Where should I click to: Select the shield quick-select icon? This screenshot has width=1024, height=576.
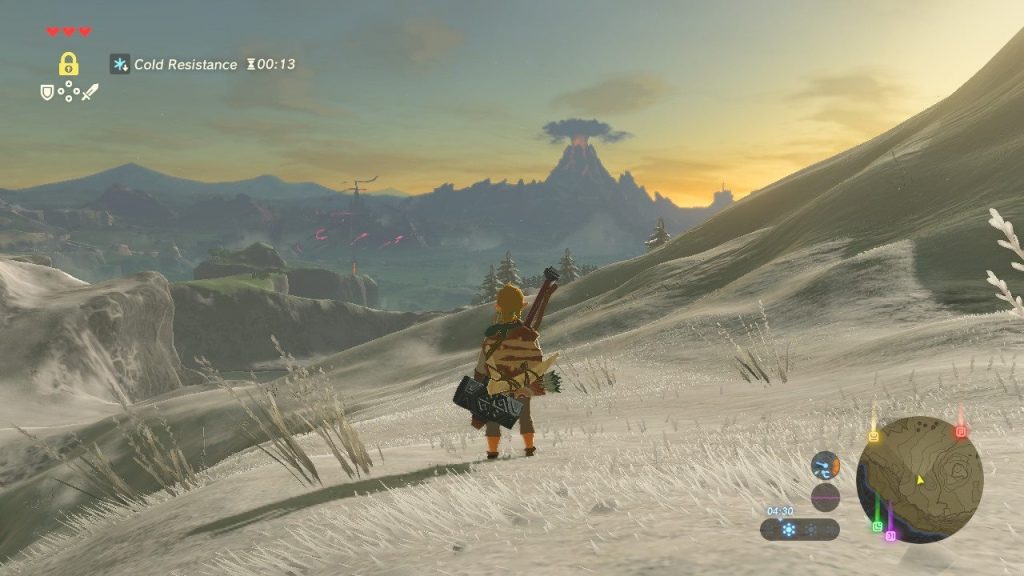(46, 92)
